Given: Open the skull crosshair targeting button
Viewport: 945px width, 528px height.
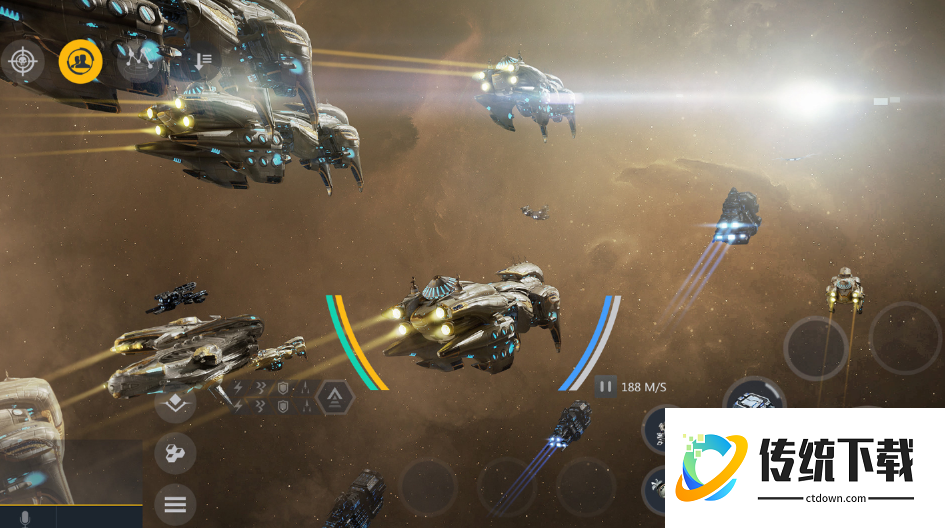Looking at the screenshot, I should [21, 62].
